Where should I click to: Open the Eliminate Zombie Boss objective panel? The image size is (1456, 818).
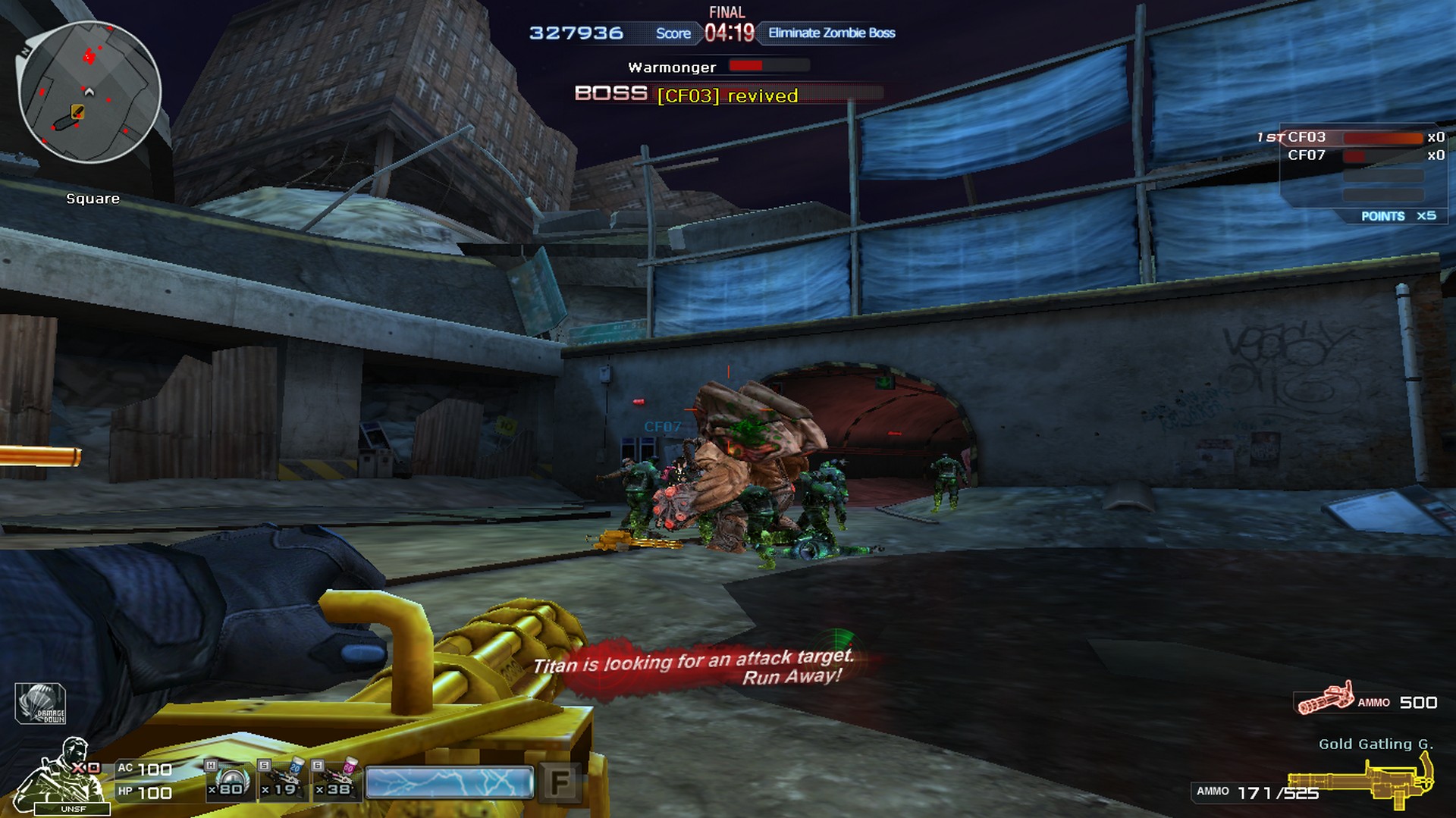click(x=831, y=33)
